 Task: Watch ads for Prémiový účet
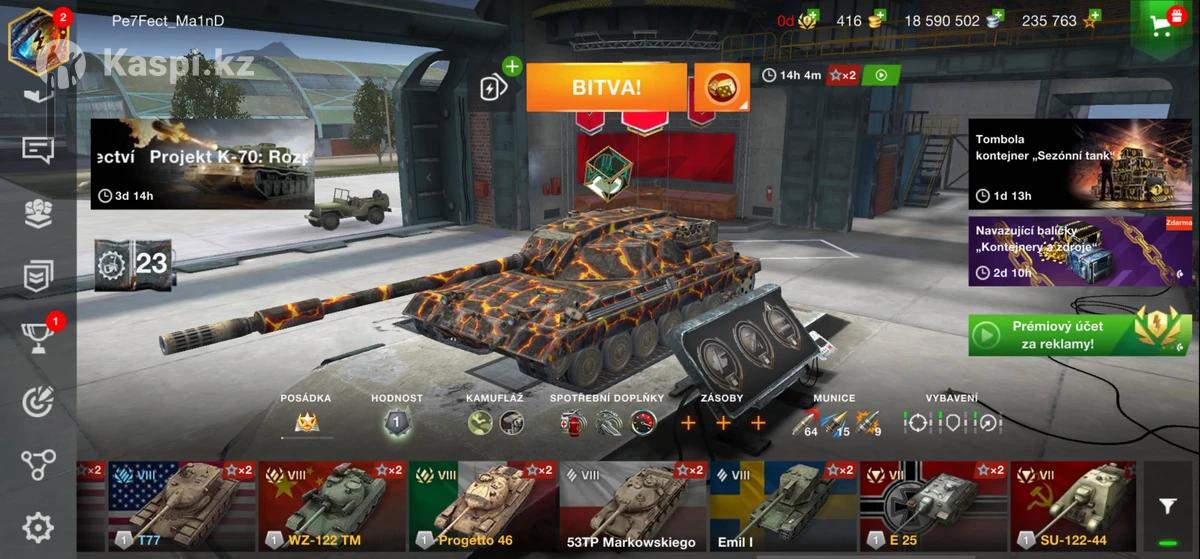[x=1080, y=334]
